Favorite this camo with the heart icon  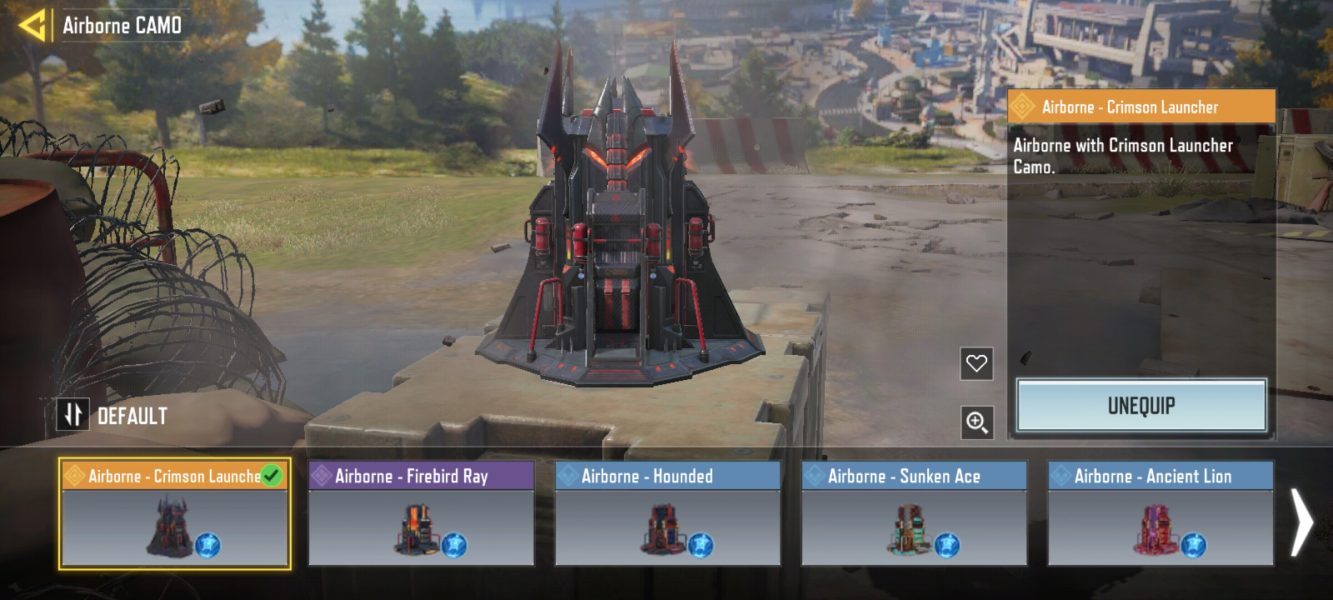point(976,364)
